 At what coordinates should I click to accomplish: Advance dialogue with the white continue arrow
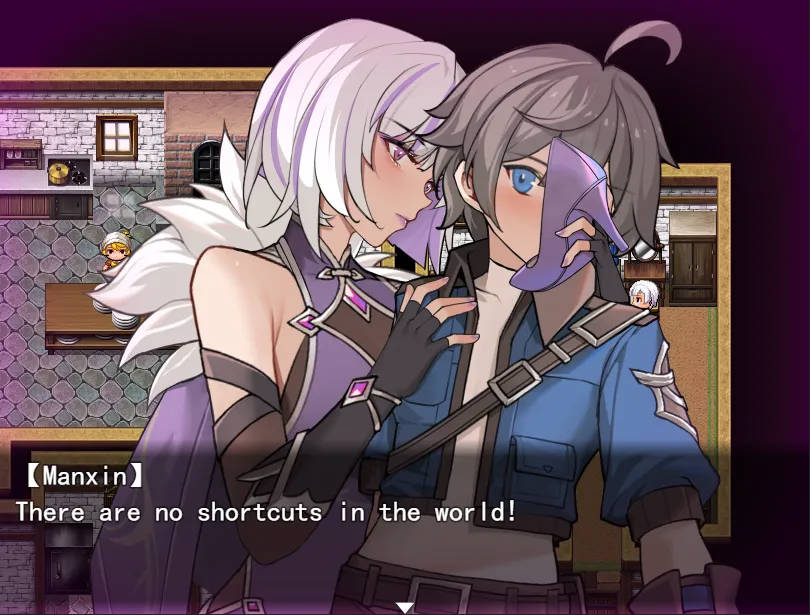click(x=404, y=607)
